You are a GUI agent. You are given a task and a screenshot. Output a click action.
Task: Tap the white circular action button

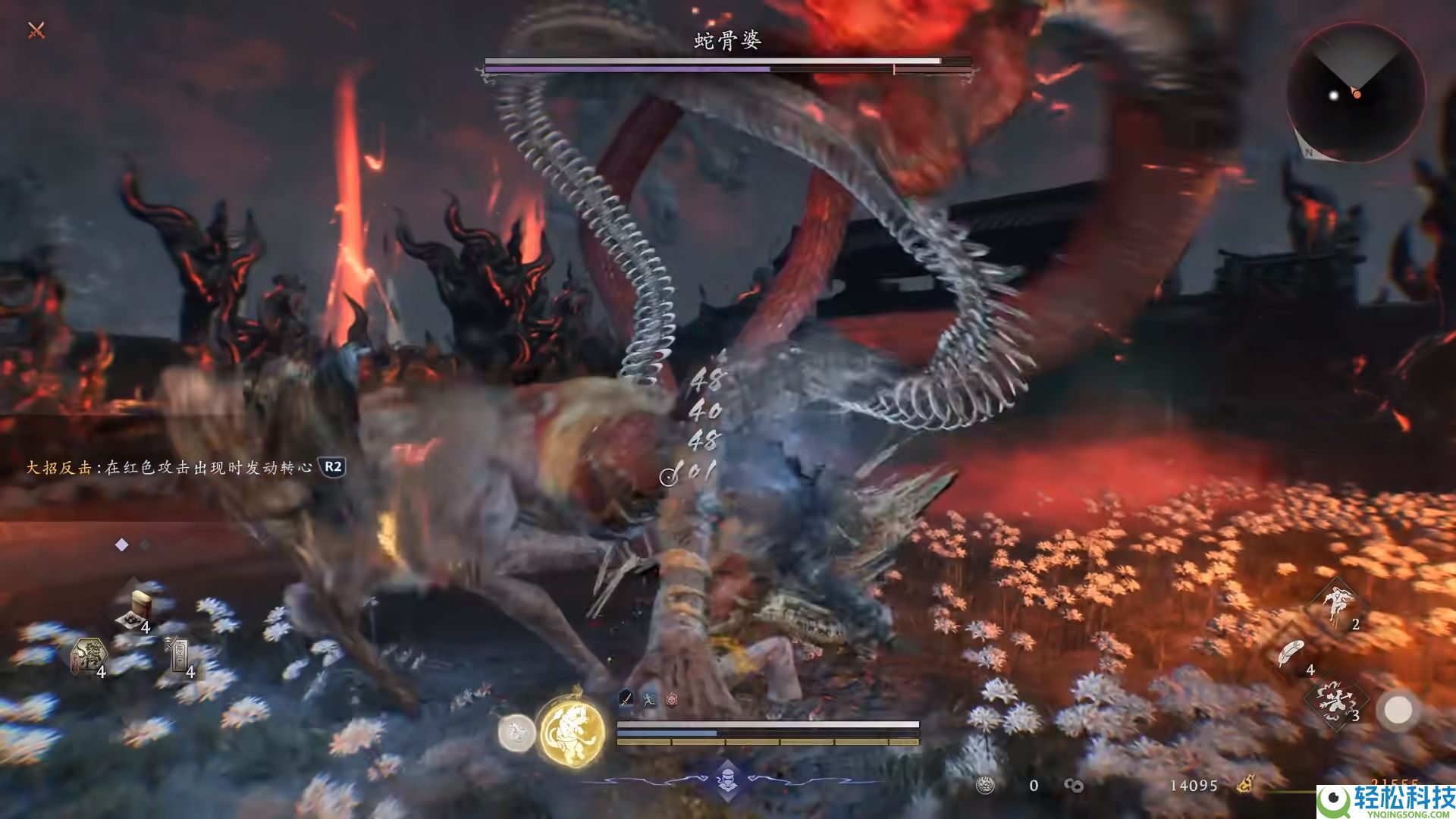(x=1398, y=711)
